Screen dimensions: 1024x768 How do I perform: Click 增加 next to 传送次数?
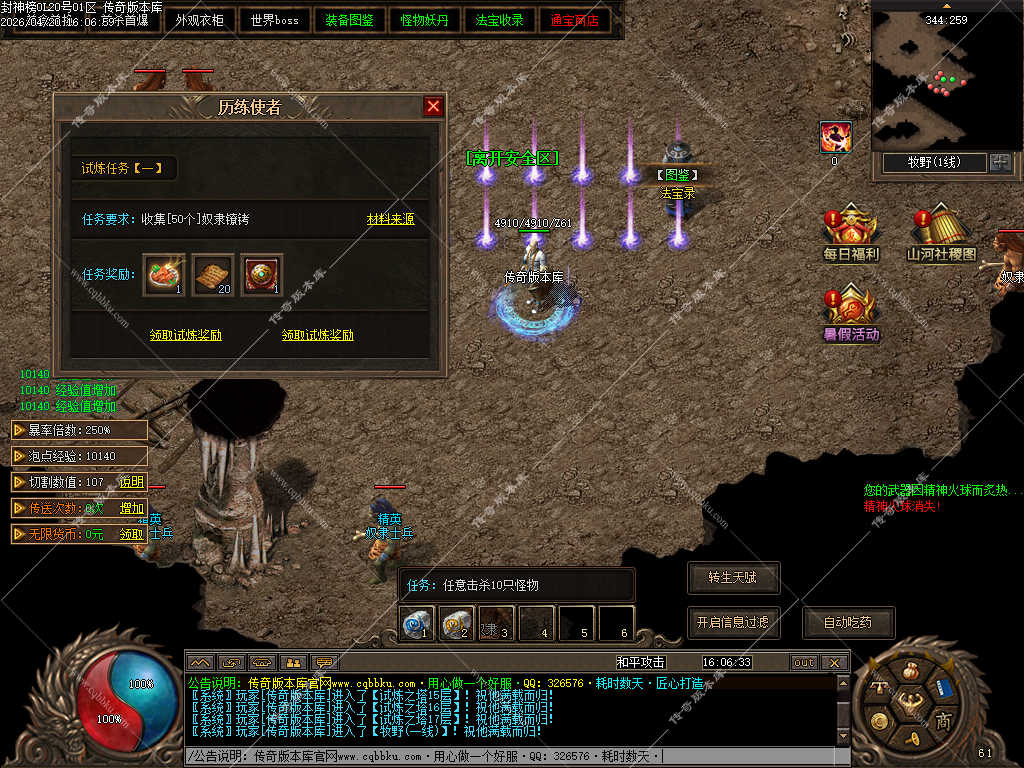tap(132, 508)
